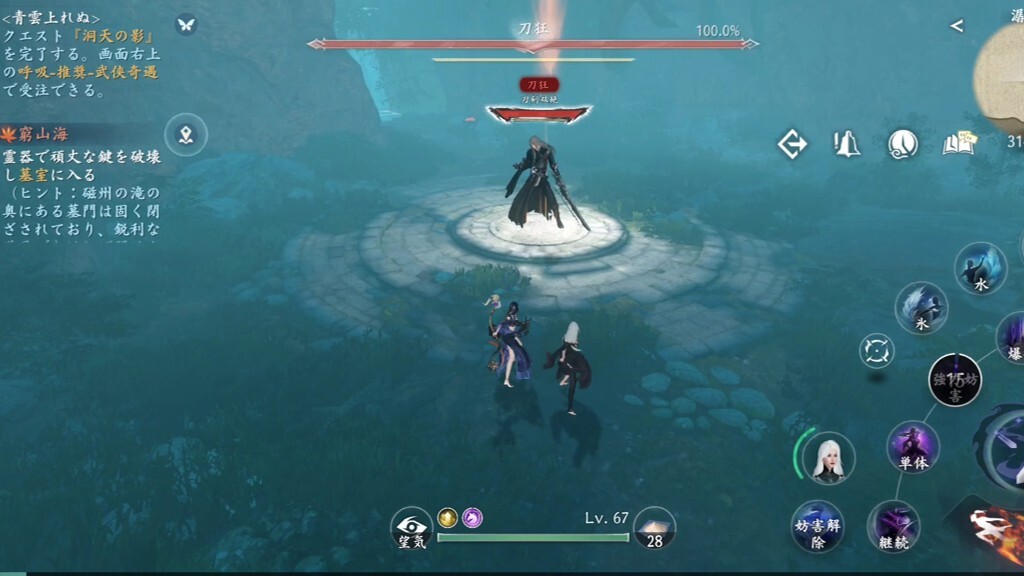Use the consumable item with count 28
Screen dimensions: 1024x576
click(654, 527)
